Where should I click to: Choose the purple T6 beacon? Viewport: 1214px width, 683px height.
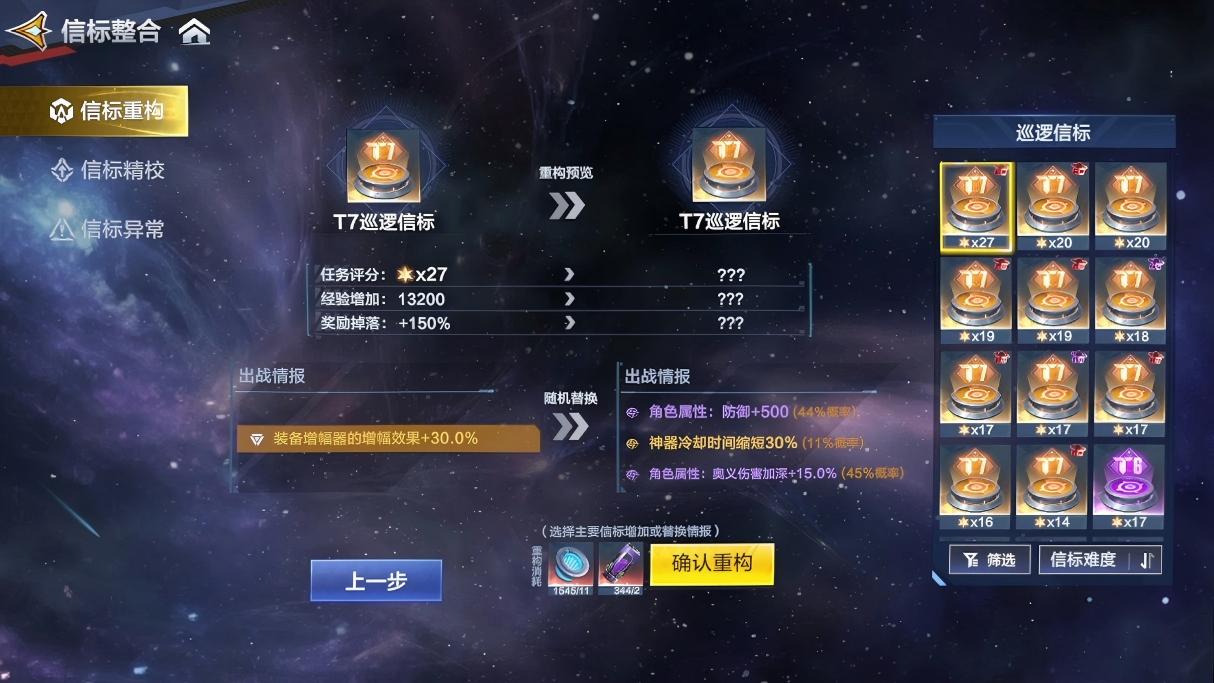point(1130,487)
